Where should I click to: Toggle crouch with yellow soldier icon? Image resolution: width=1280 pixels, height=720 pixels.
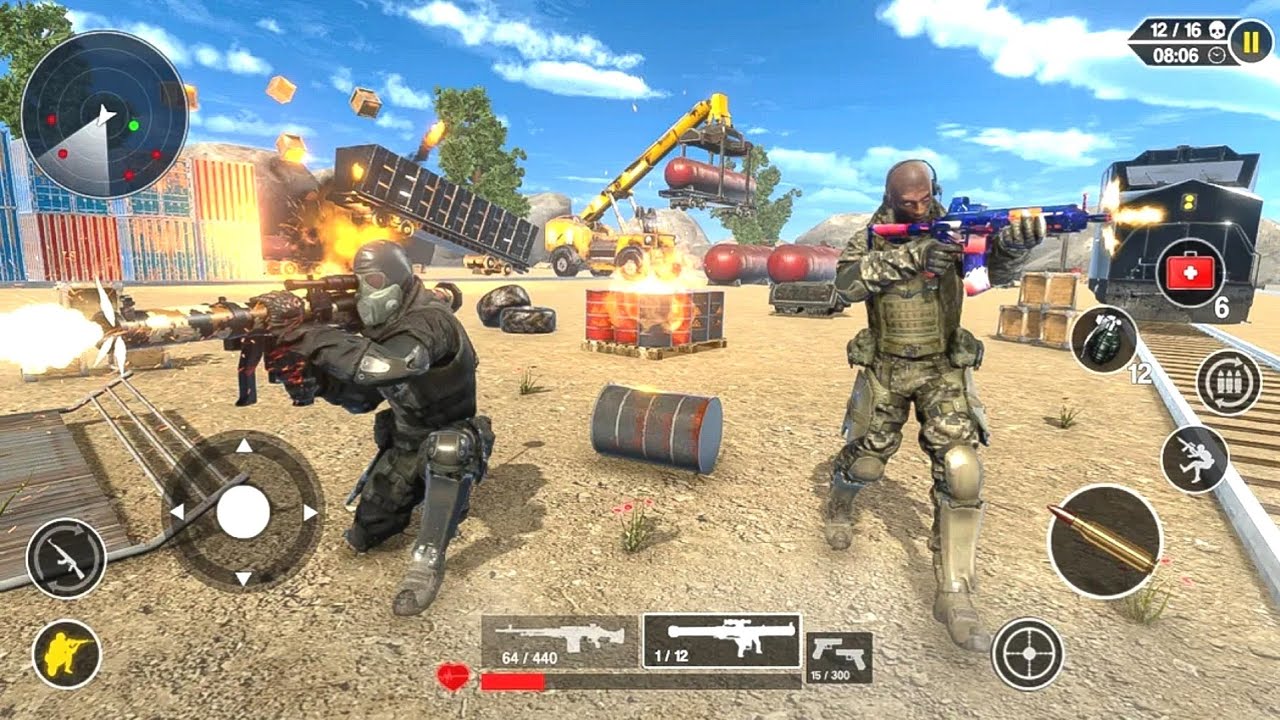(66, 654)
